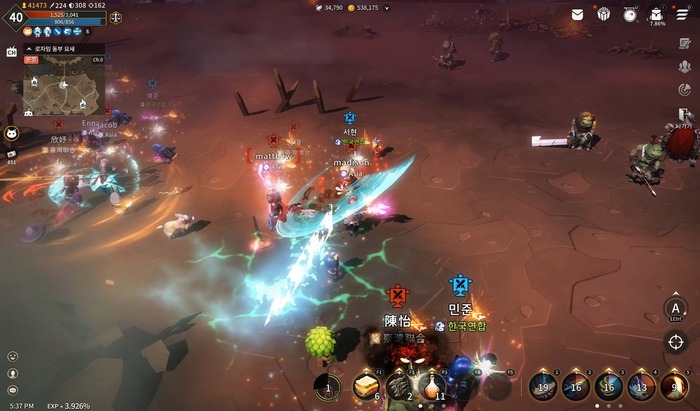Use the bandage item slot showing 2
Viewport: 700px width, 411px height.
click(x=400, y=386)
